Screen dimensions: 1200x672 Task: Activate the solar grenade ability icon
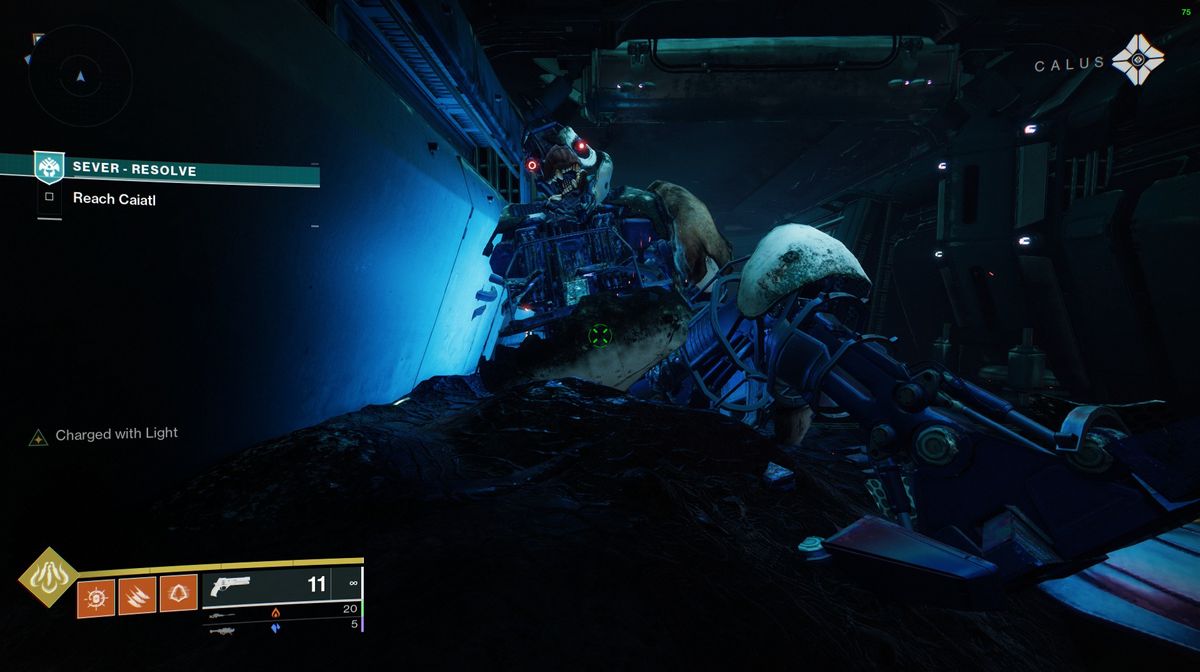[x=96, y=598]
